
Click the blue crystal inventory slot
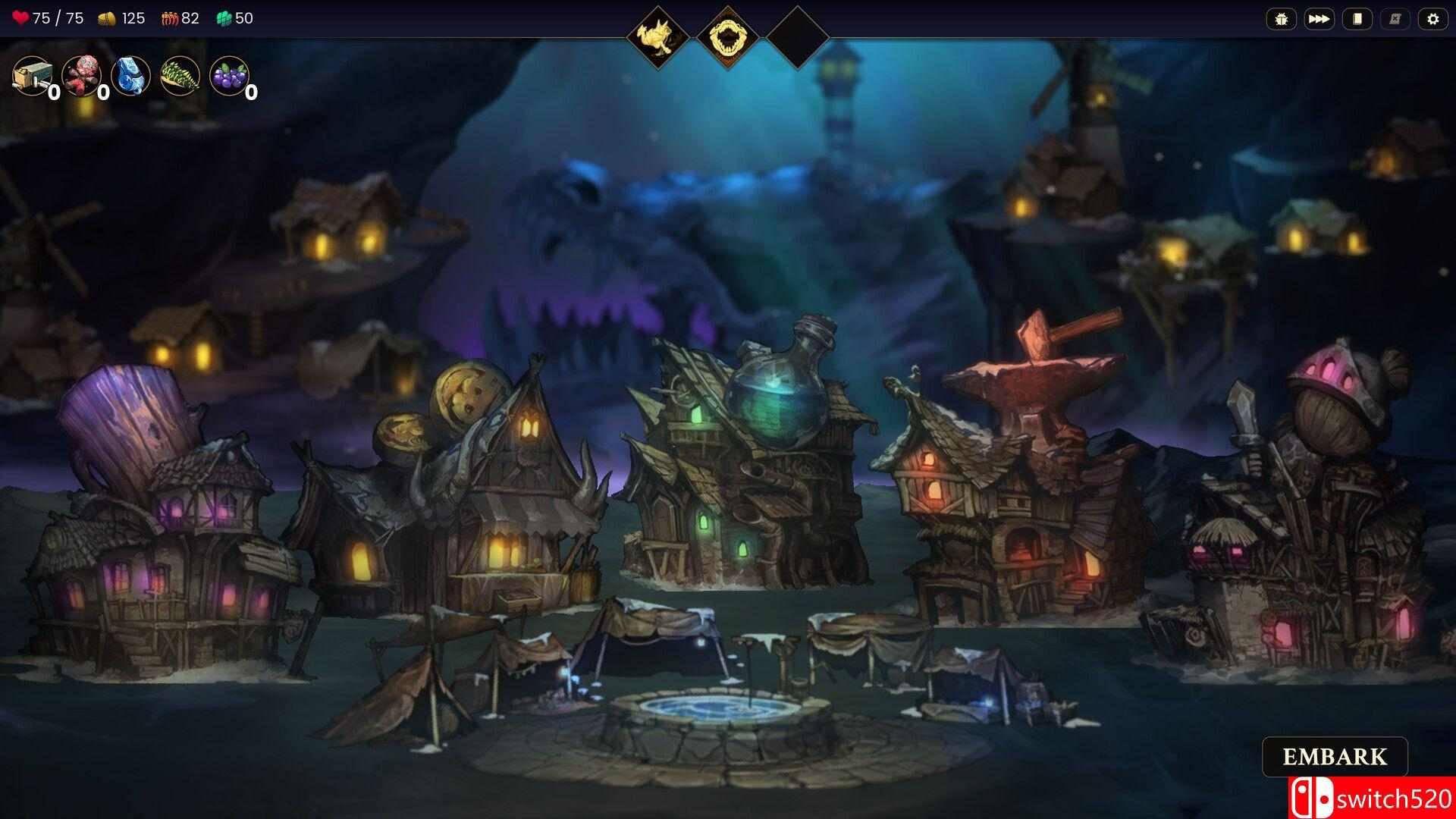click(x=131, y=76)
